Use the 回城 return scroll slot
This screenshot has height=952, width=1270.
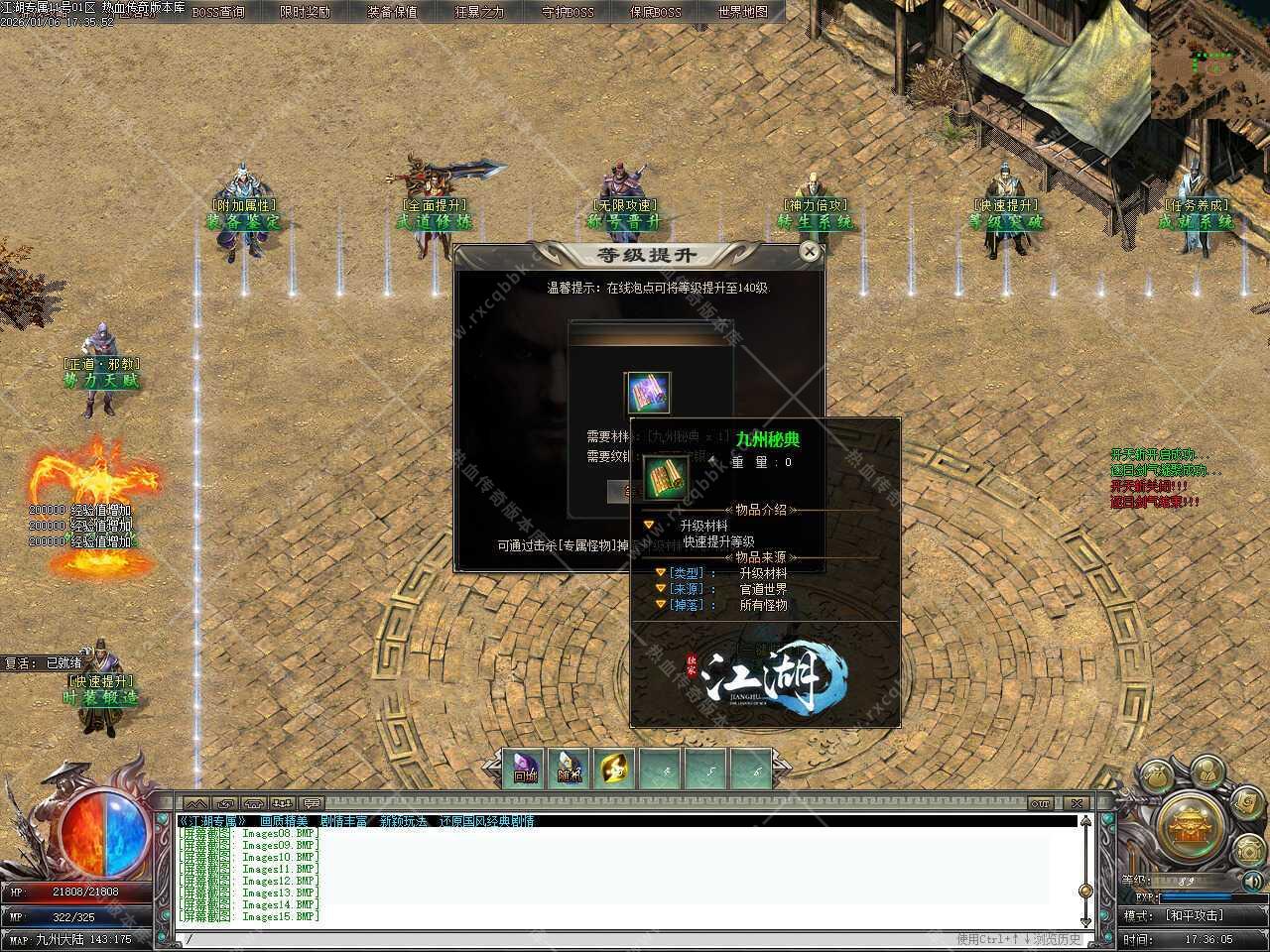525,769
